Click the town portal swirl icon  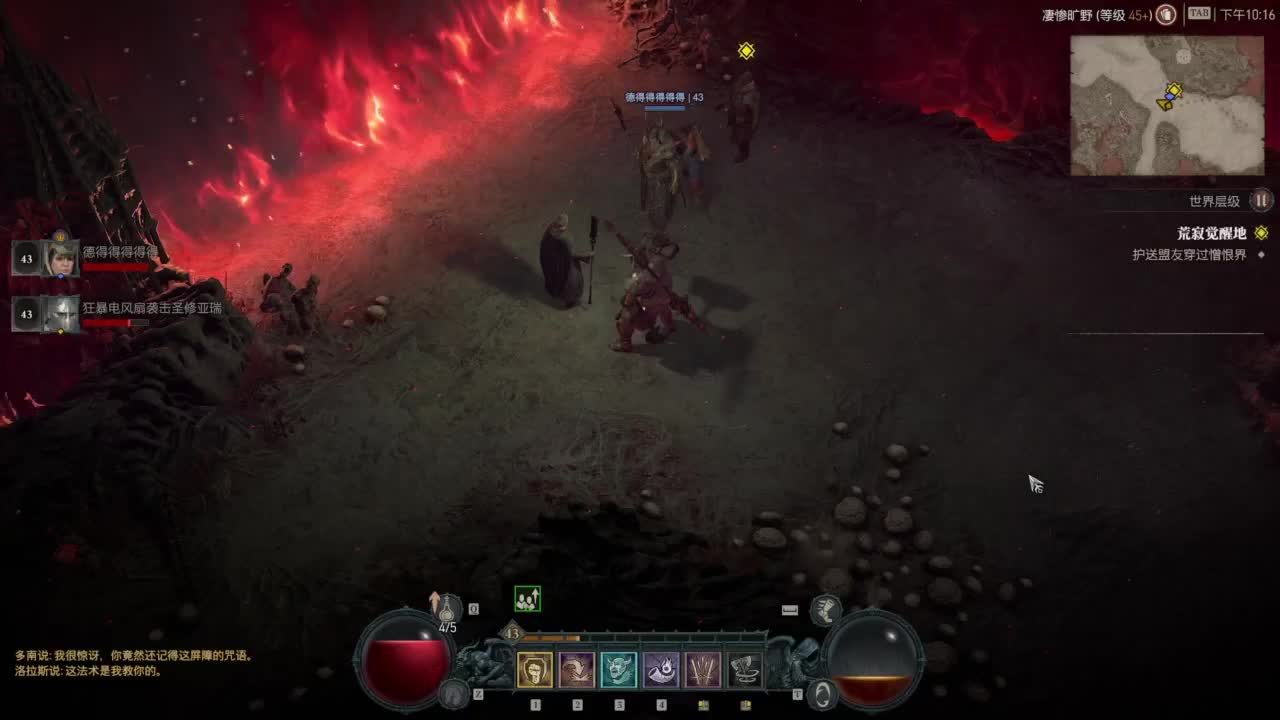tap(822, 693)
